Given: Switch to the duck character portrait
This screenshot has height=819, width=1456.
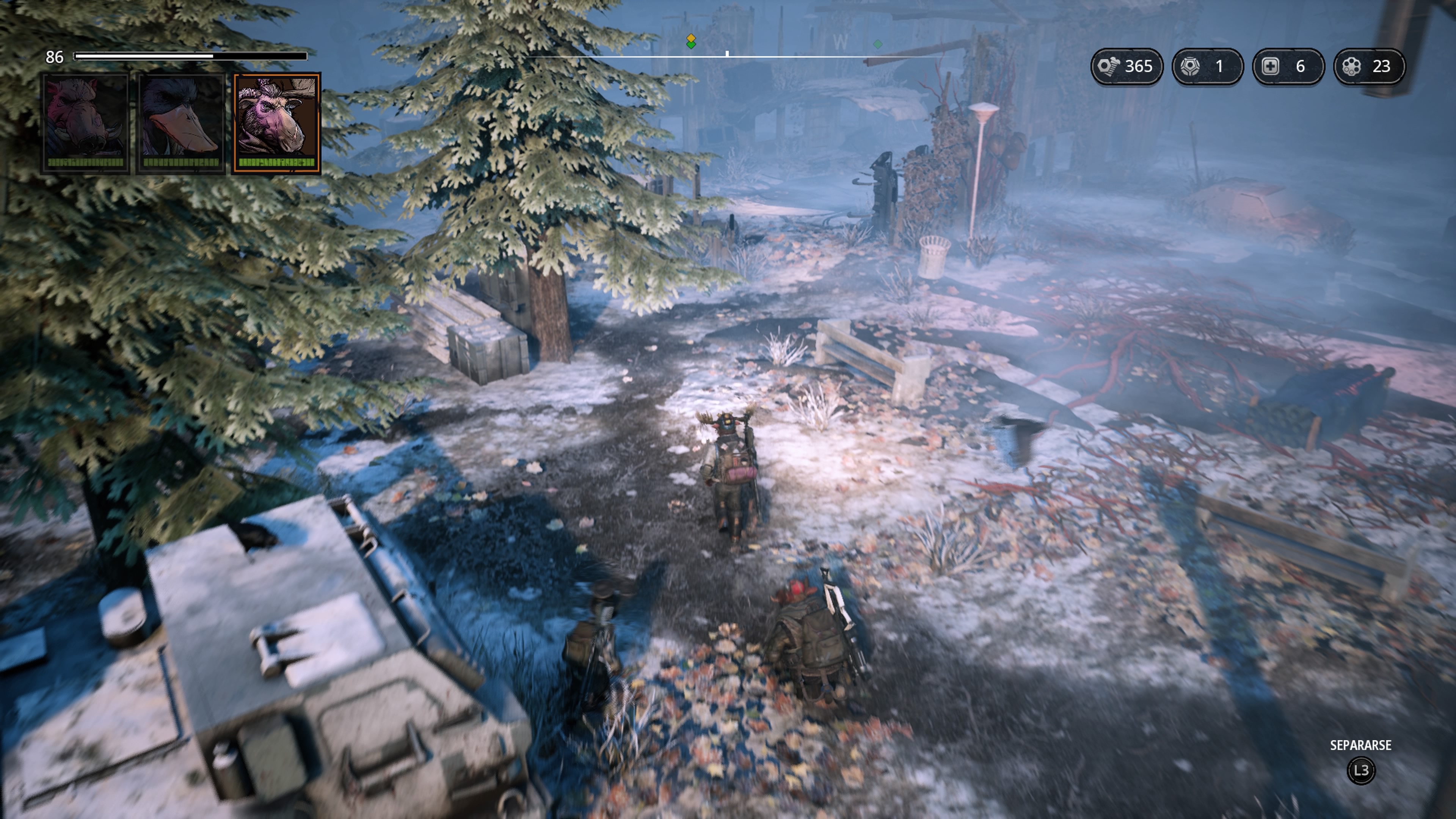Looking at the screenshot, I should point(182,122).
